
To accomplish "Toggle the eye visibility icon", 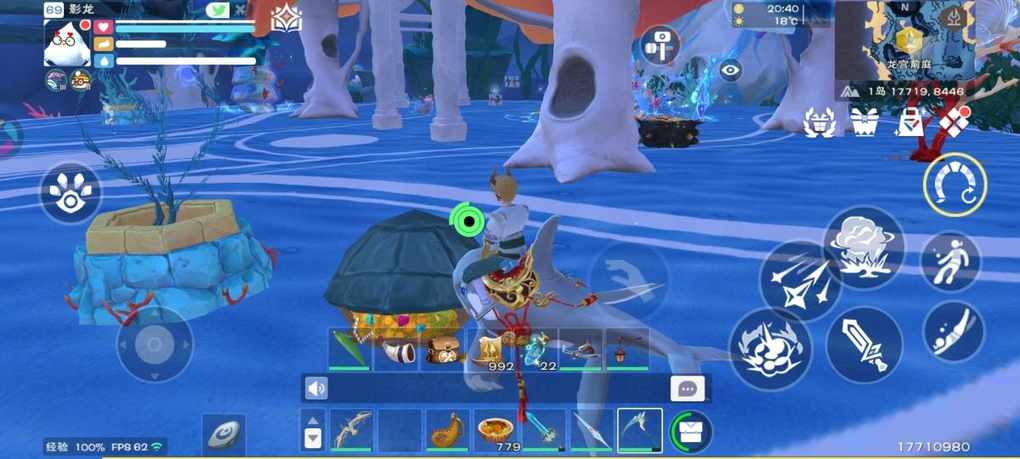I will pyautogui.click(x=731, y=69).
